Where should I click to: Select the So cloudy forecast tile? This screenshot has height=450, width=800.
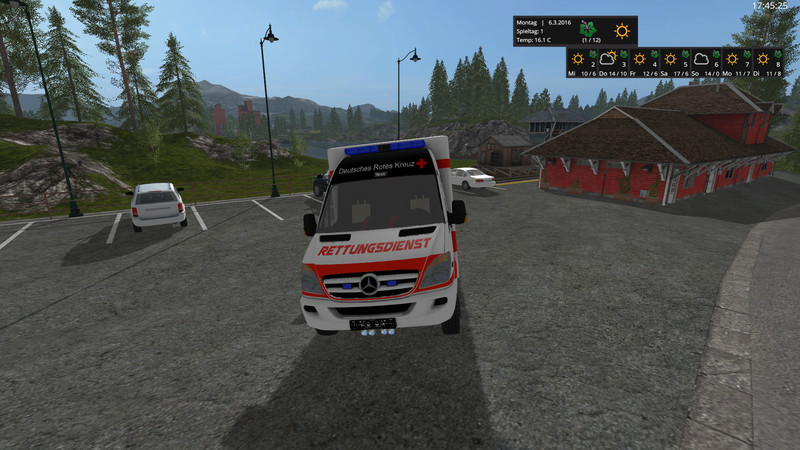tap(705, 62)
